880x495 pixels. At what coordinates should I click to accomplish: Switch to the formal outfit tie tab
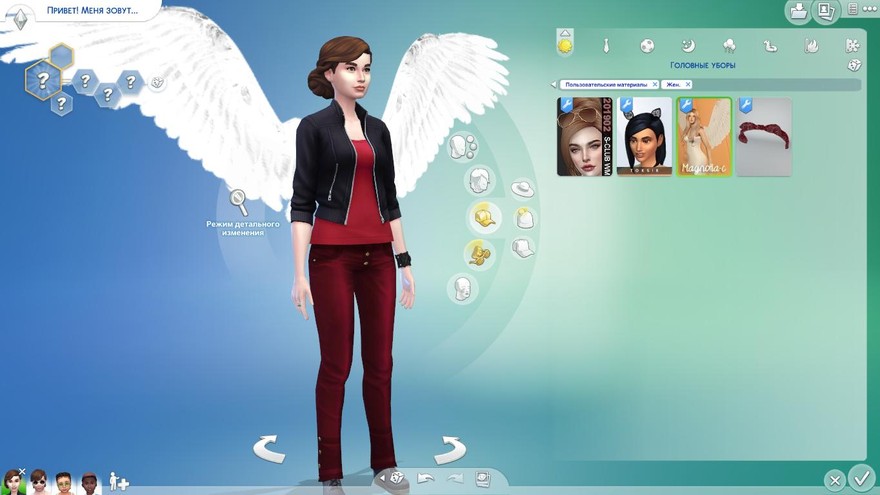click(x=606, y=46)
